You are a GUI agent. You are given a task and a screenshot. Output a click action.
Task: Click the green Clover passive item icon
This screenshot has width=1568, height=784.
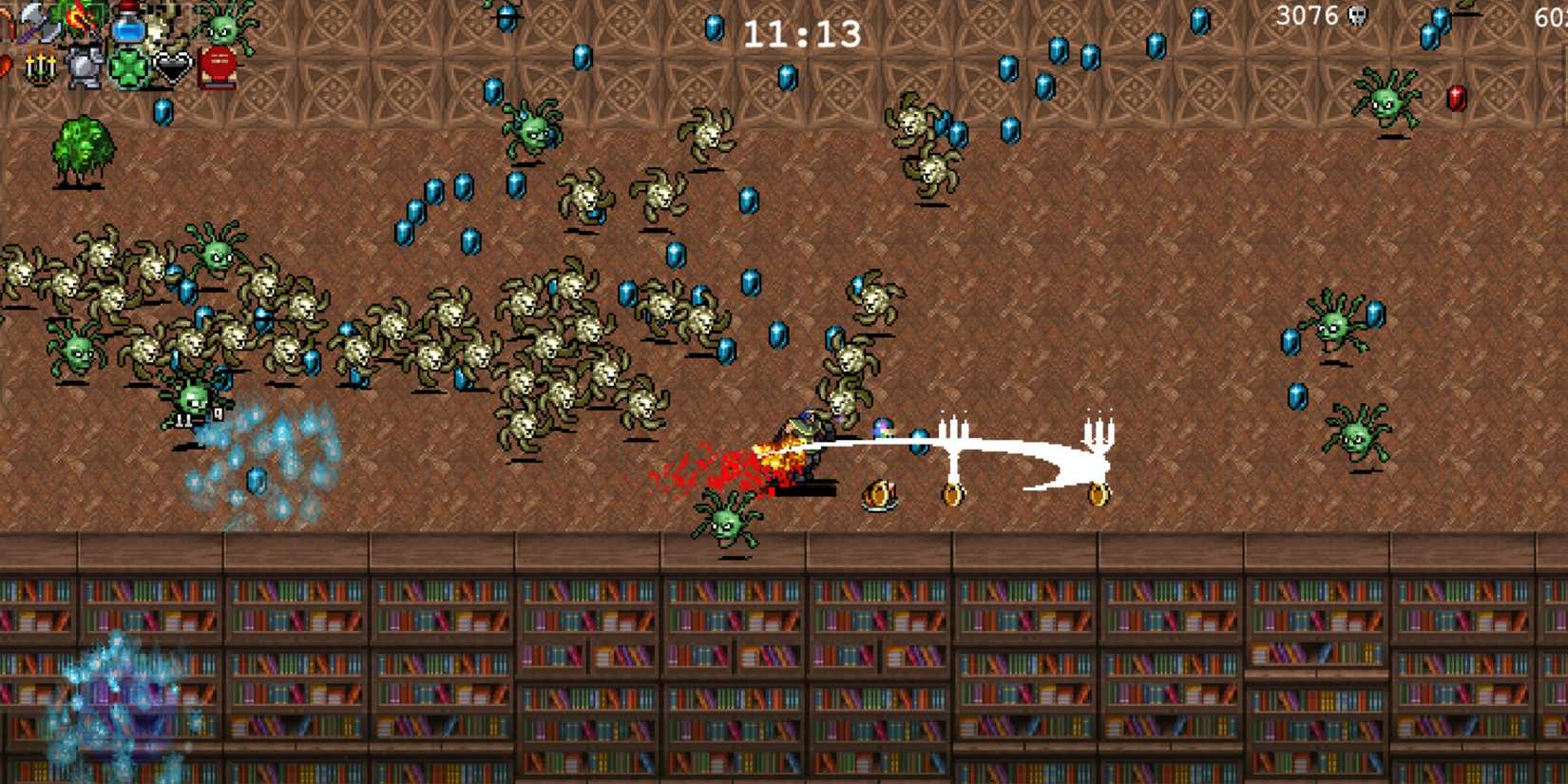click(128, 67)
